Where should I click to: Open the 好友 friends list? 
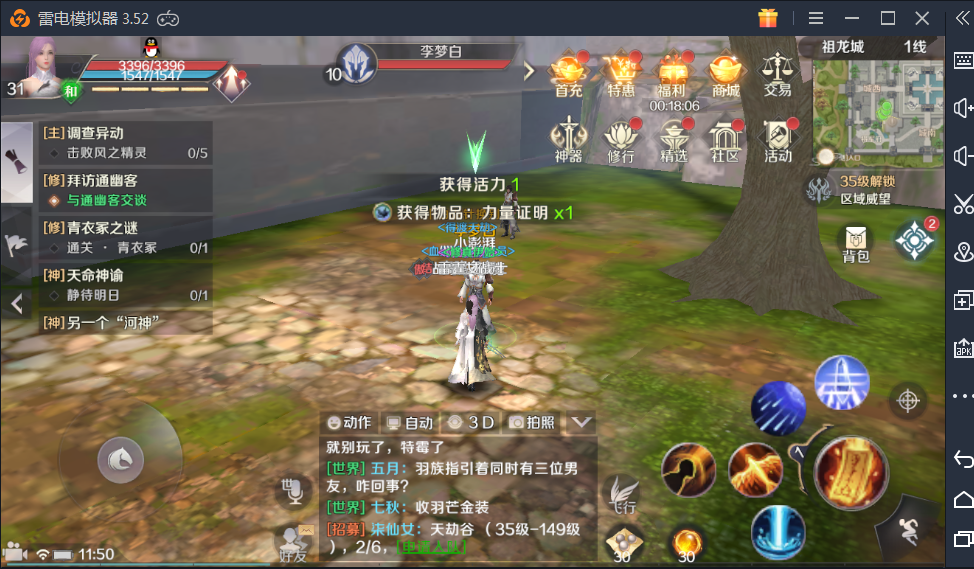pyautogui.click(x=293, y=541)
